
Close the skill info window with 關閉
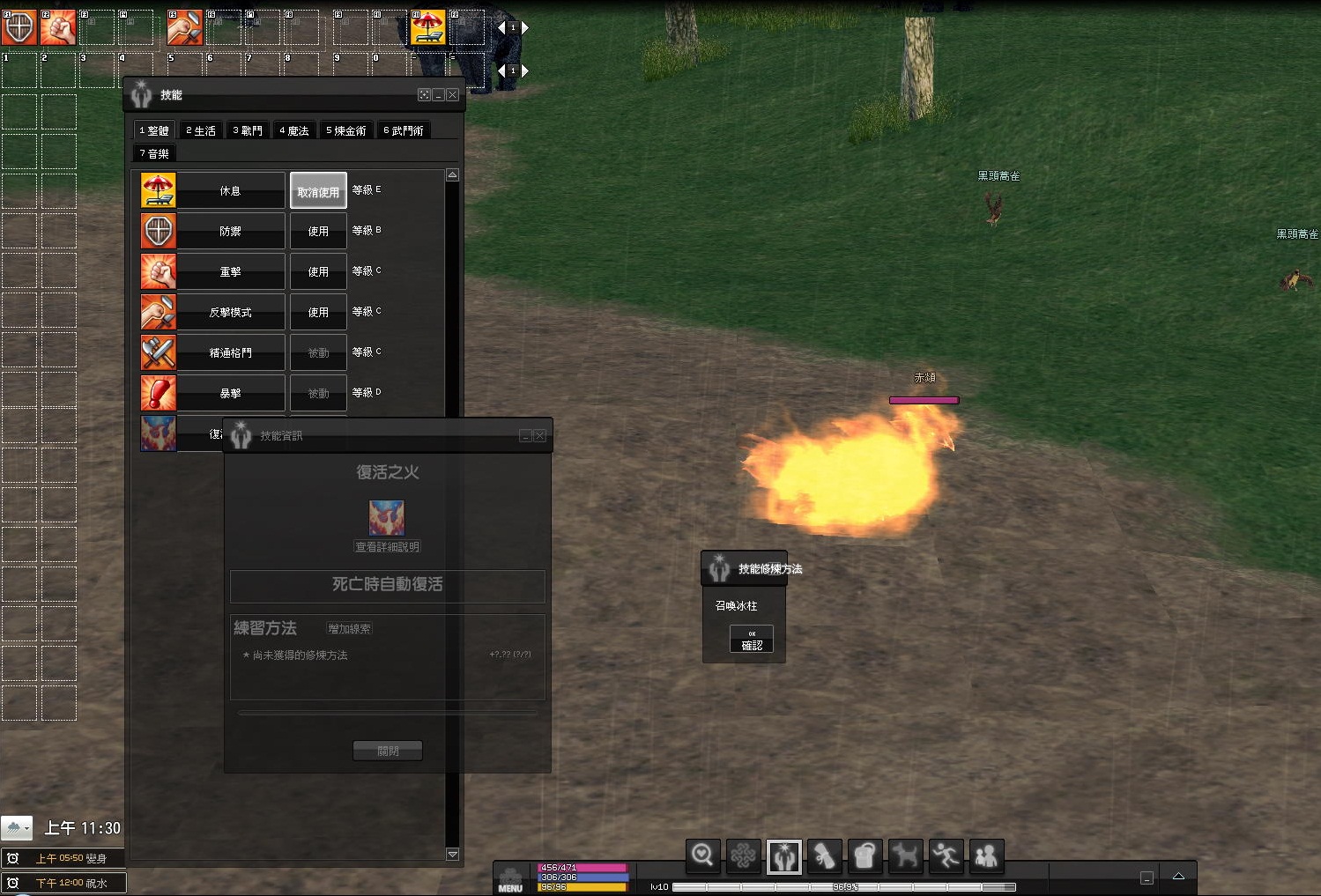pos(388,751)
